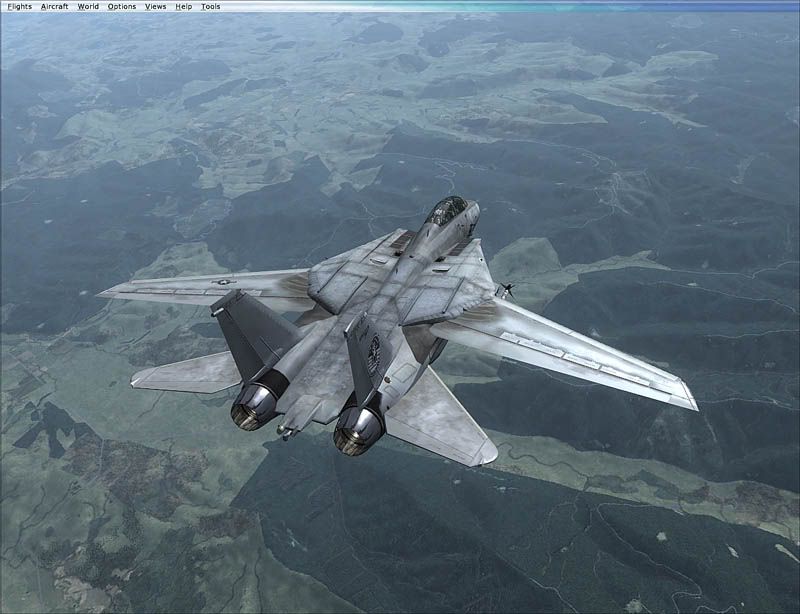Viewport: 800px width, 614px height.
Task: Open the Tools menu
Action: [210, 6]
